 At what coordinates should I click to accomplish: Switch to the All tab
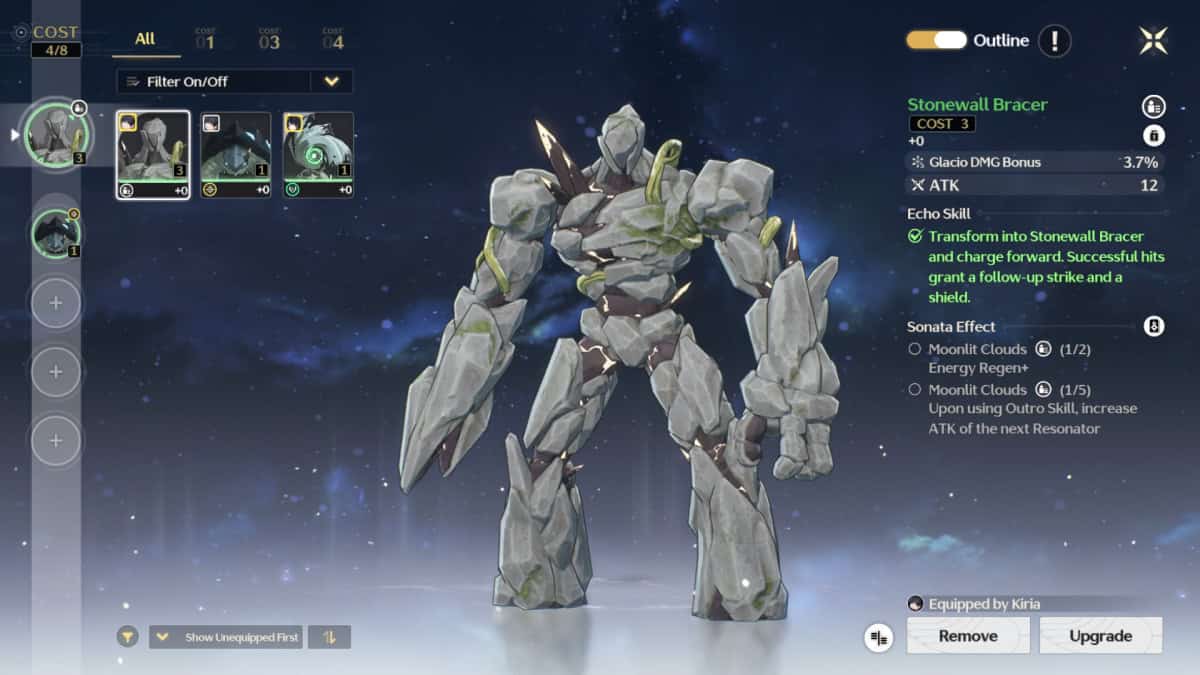(145, 39)
